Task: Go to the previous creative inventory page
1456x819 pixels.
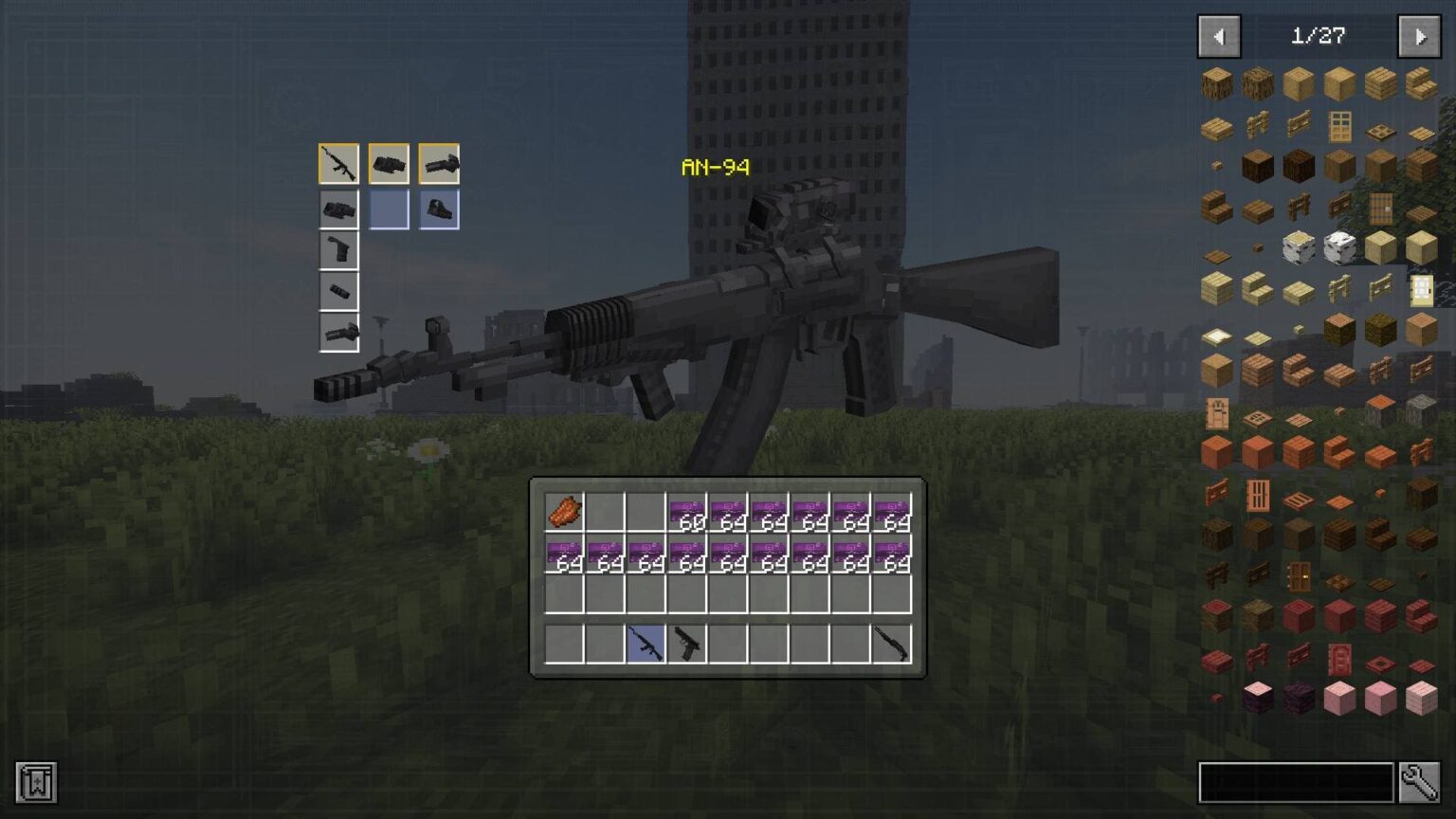Action: click(x=1219, y=37)
